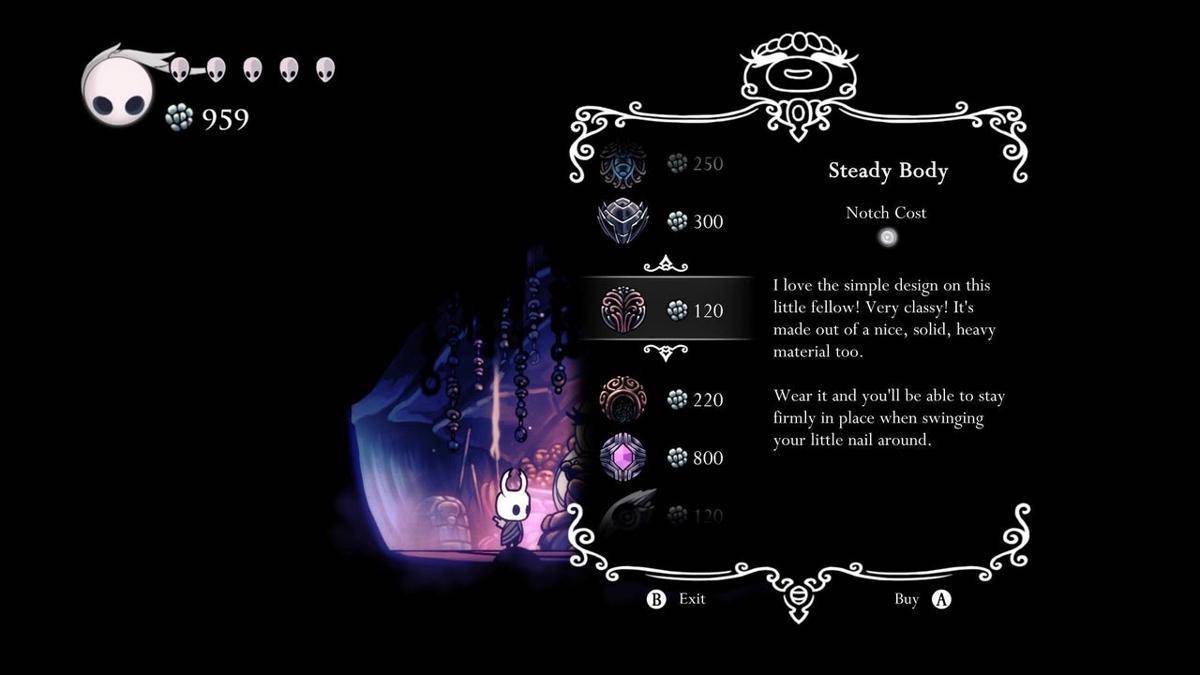
Task: Pick the pink-gem Quick Focus charm for 800
Action: point(623,457)
